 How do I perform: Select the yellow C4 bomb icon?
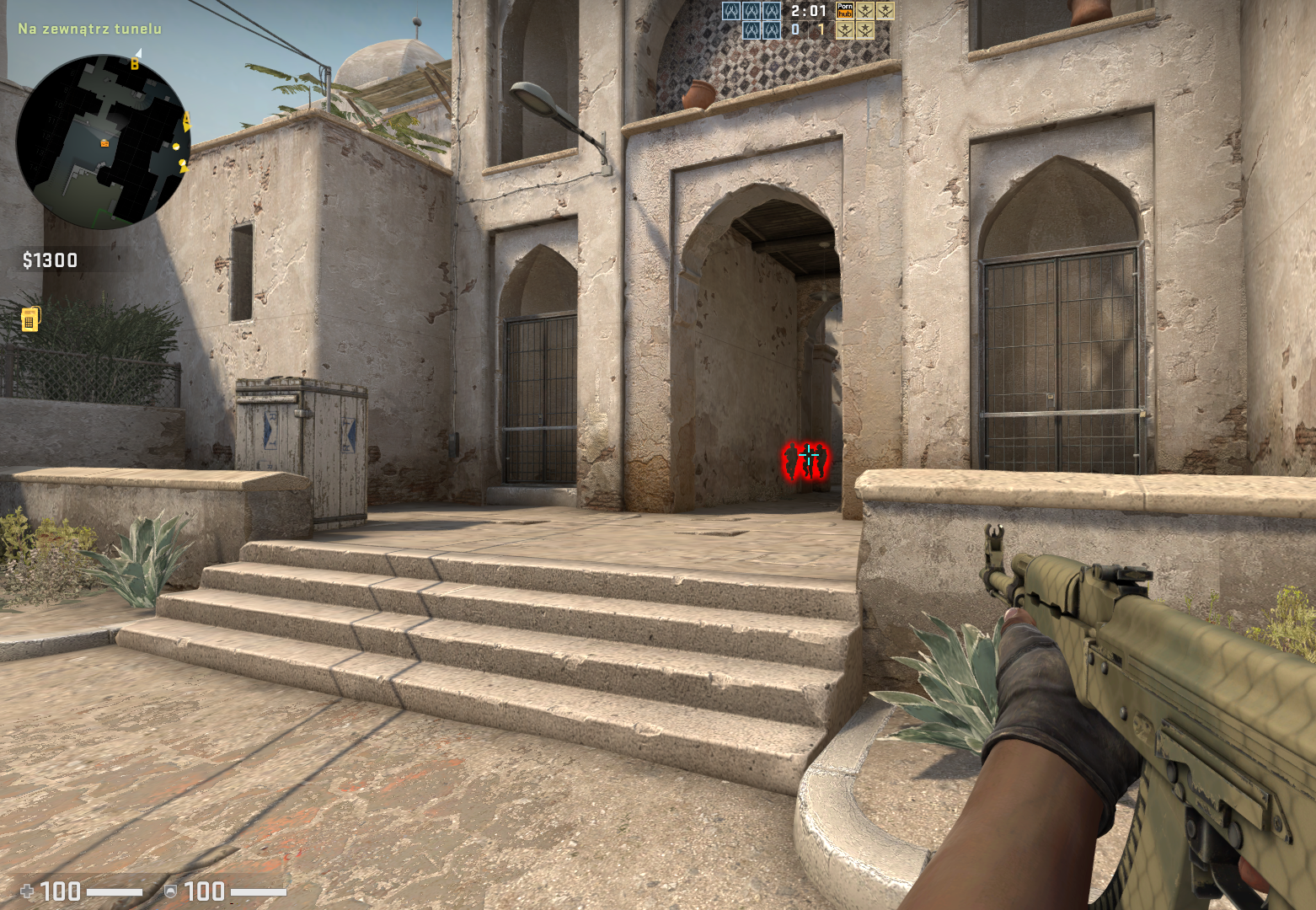tap(32, 319)
